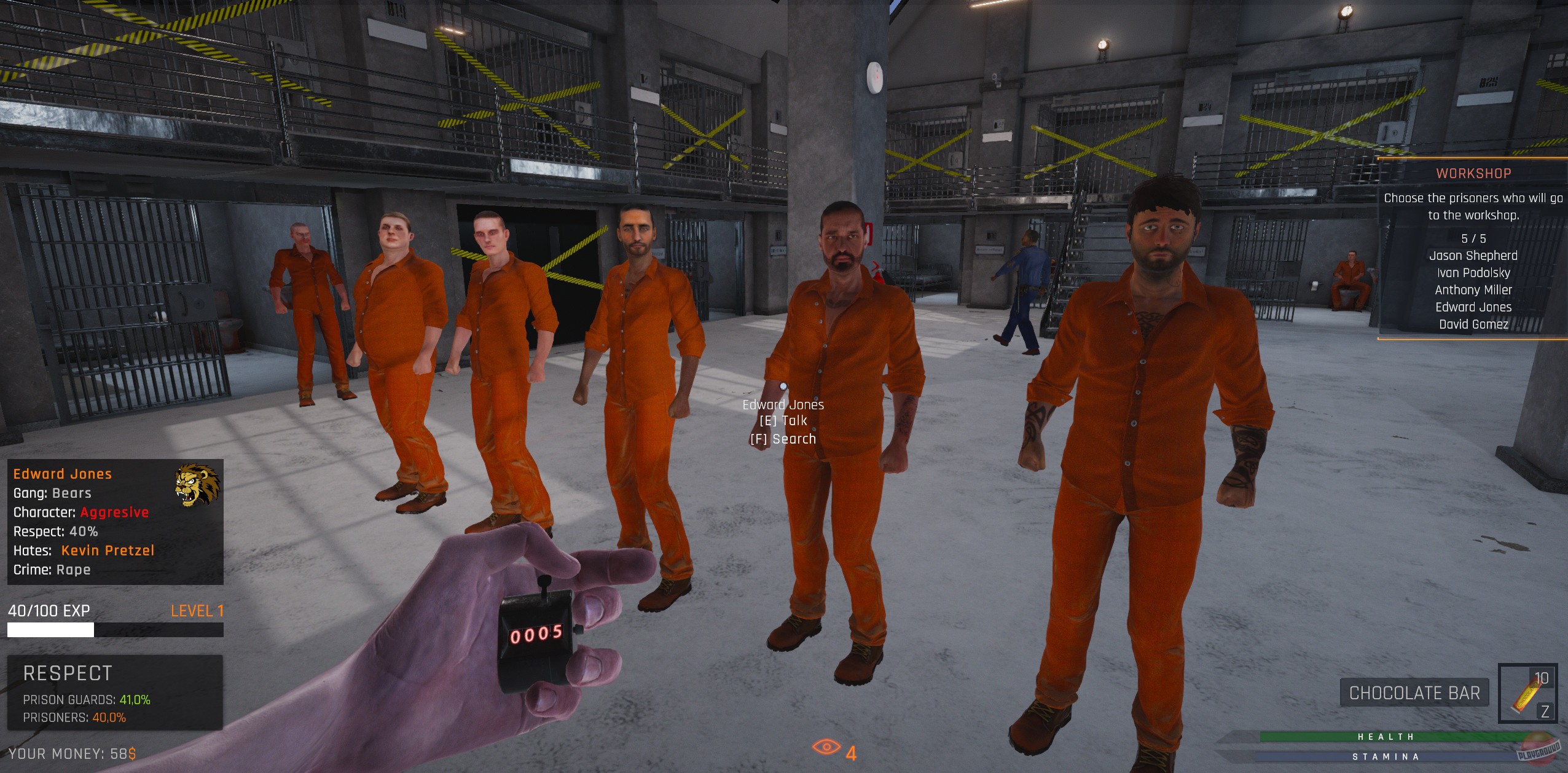Viewport: 1568px width, 773px height.
Task: Click the WORKSHOP panel header
Action: coord(1474,173)
